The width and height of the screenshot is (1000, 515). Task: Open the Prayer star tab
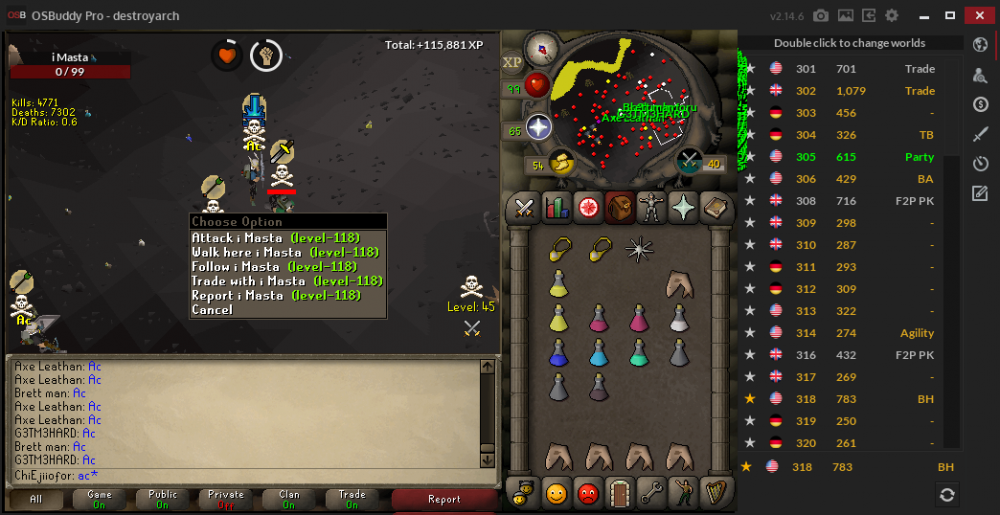click(x=684, y=207)
